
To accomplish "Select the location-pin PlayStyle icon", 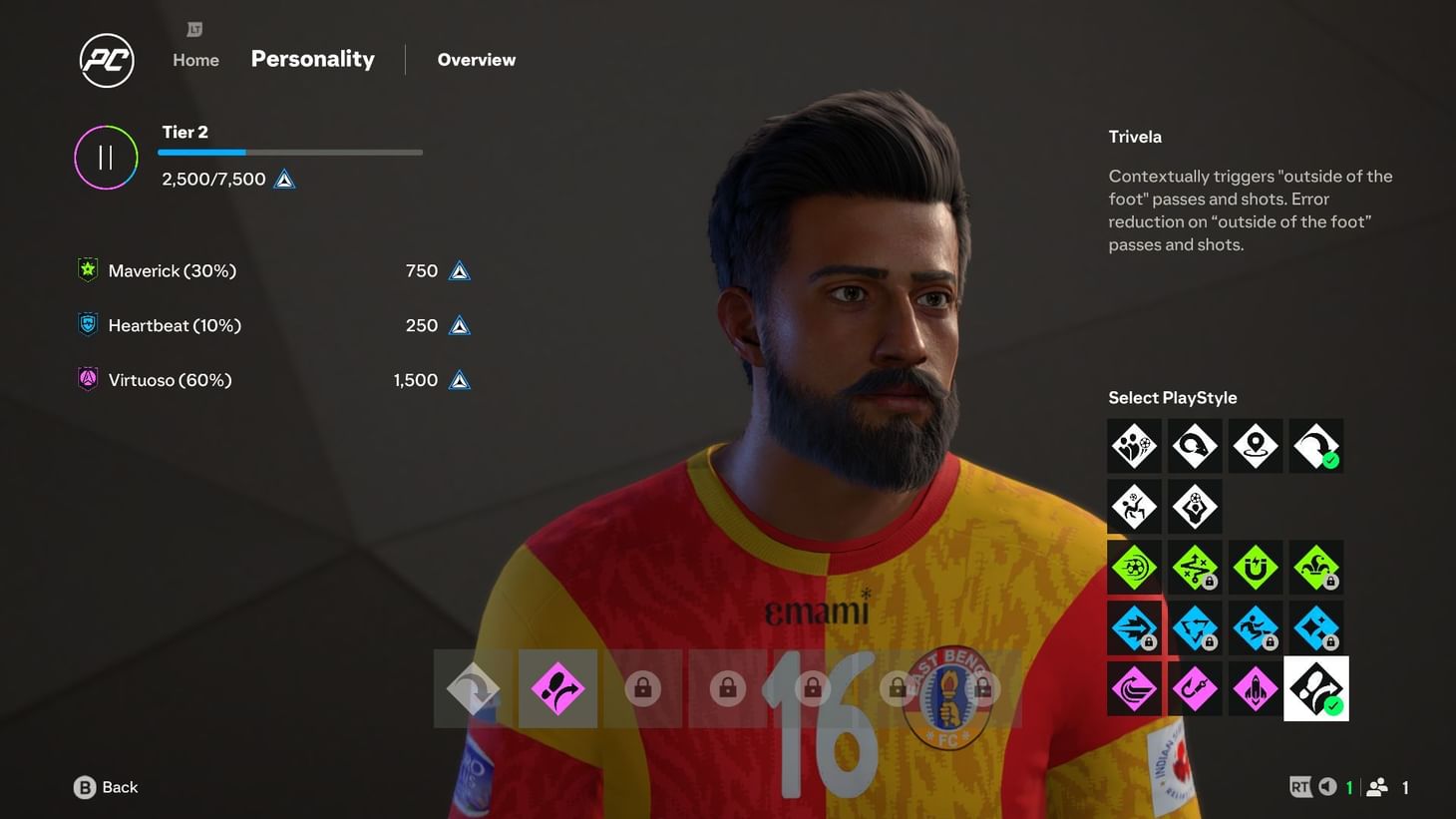I will (x=1256, y=446).
